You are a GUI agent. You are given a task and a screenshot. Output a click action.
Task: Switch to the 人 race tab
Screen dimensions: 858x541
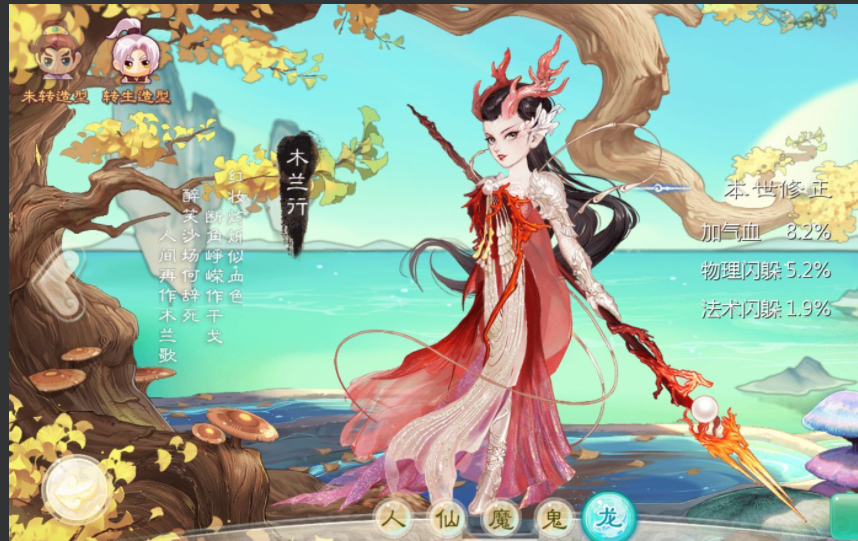point(394,517)
